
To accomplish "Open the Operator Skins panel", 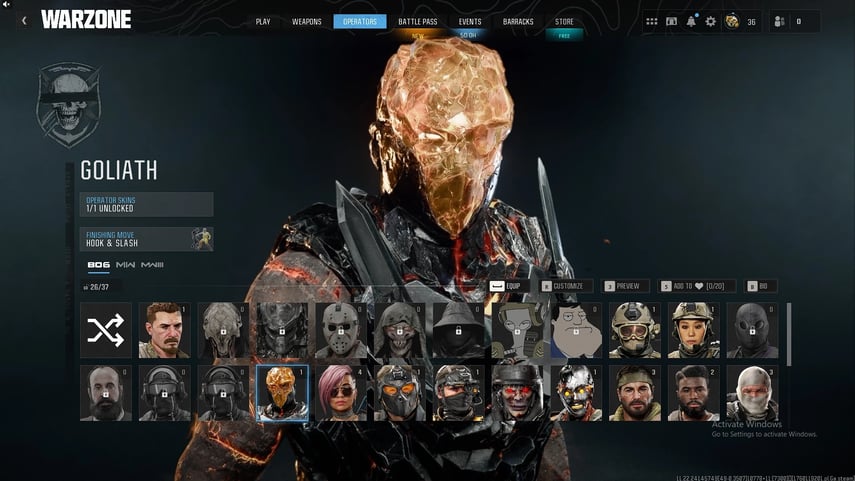I will (147, 204).
